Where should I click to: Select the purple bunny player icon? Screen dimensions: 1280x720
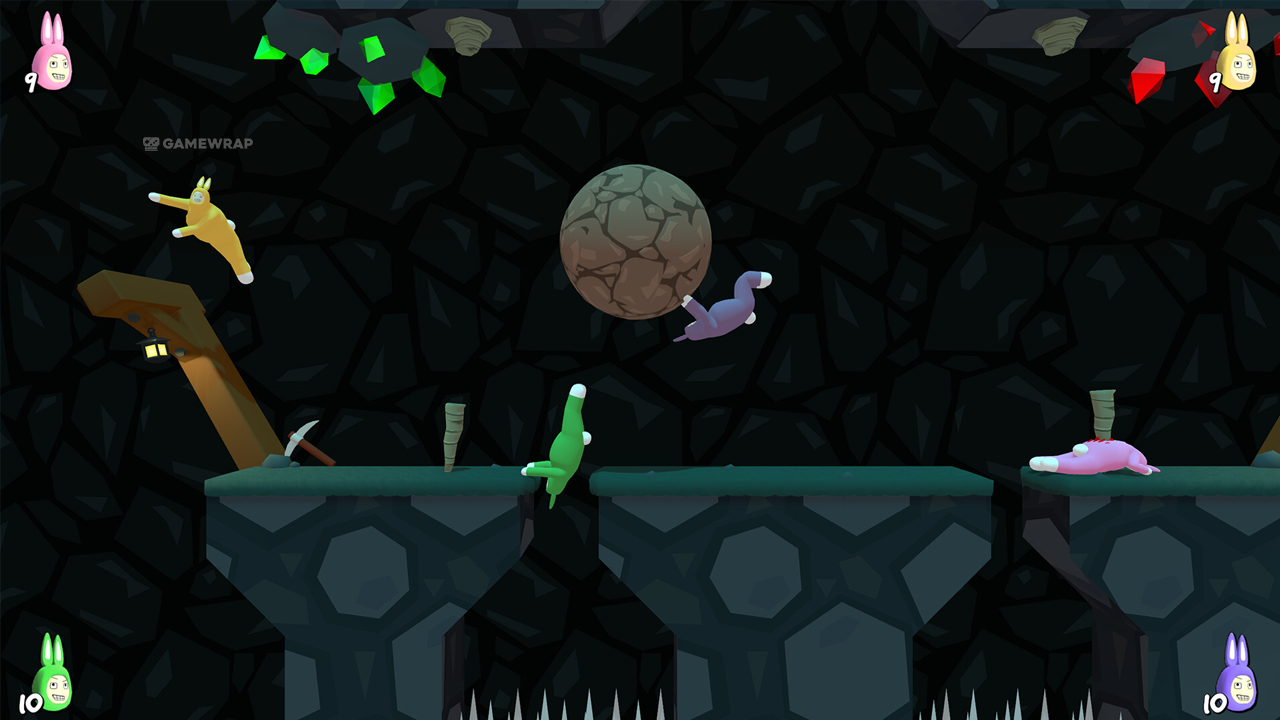[x=1238, y=675]
